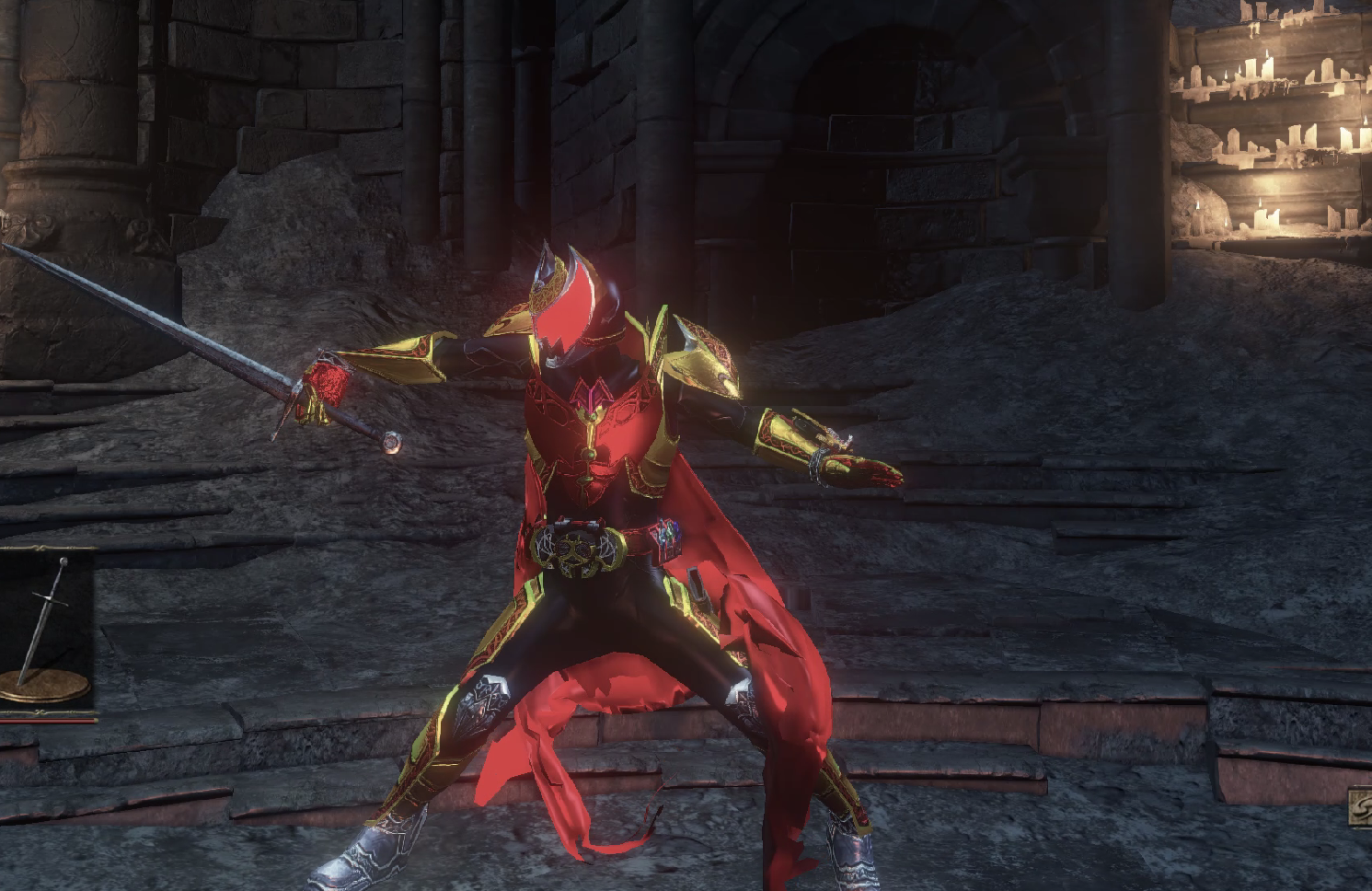
Task: Click the knot-emblem icon at the screen edge
Action: click(1360, 807)
